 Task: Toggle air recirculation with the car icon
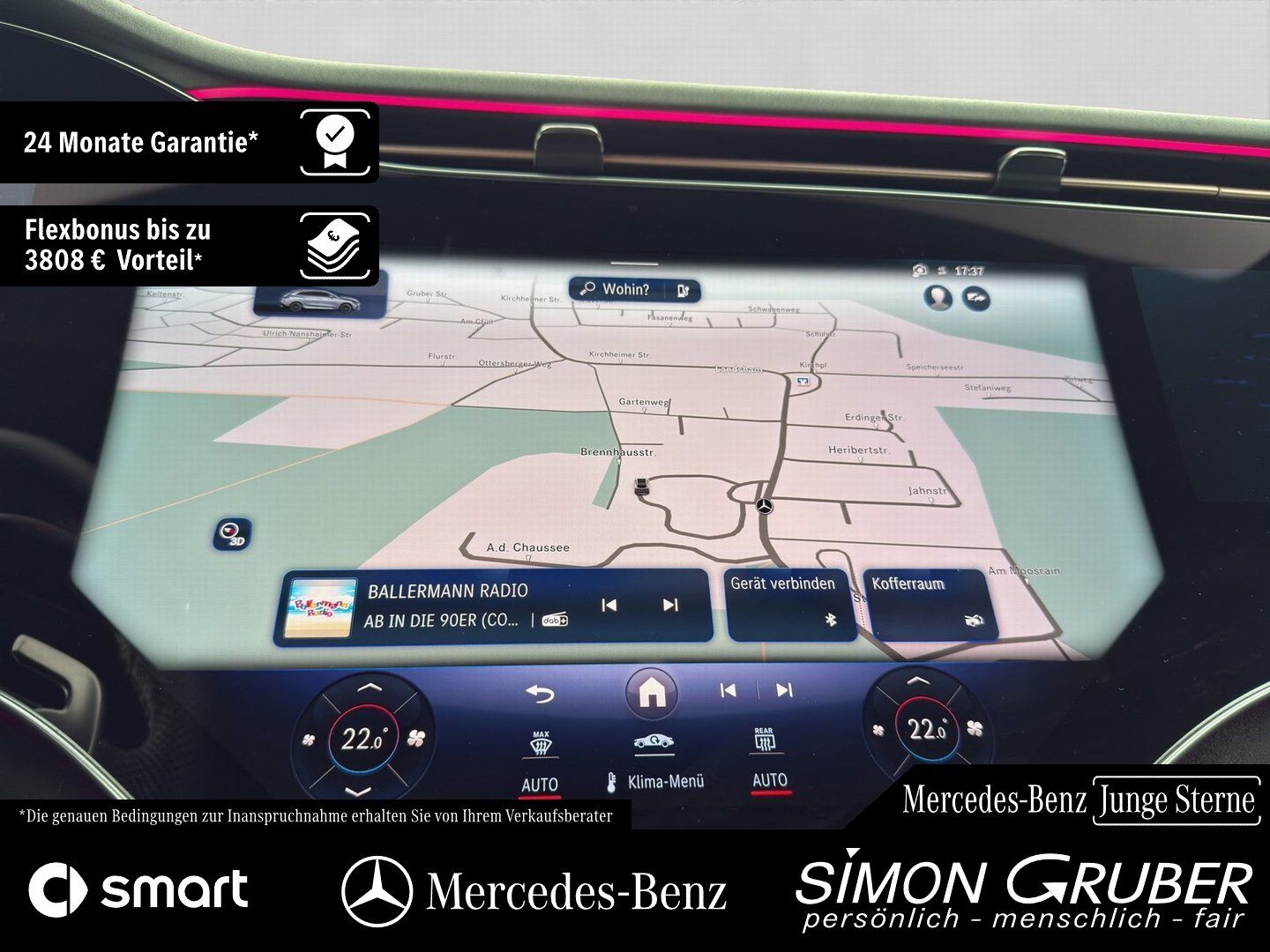tap(653, 743)
